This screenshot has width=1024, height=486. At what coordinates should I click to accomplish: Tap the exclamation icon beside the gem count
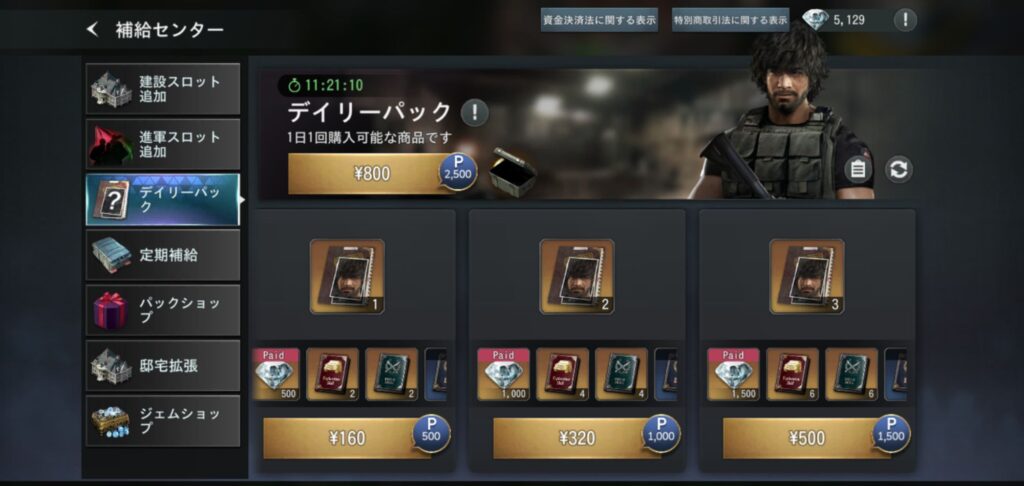click(x=905, y=19)
